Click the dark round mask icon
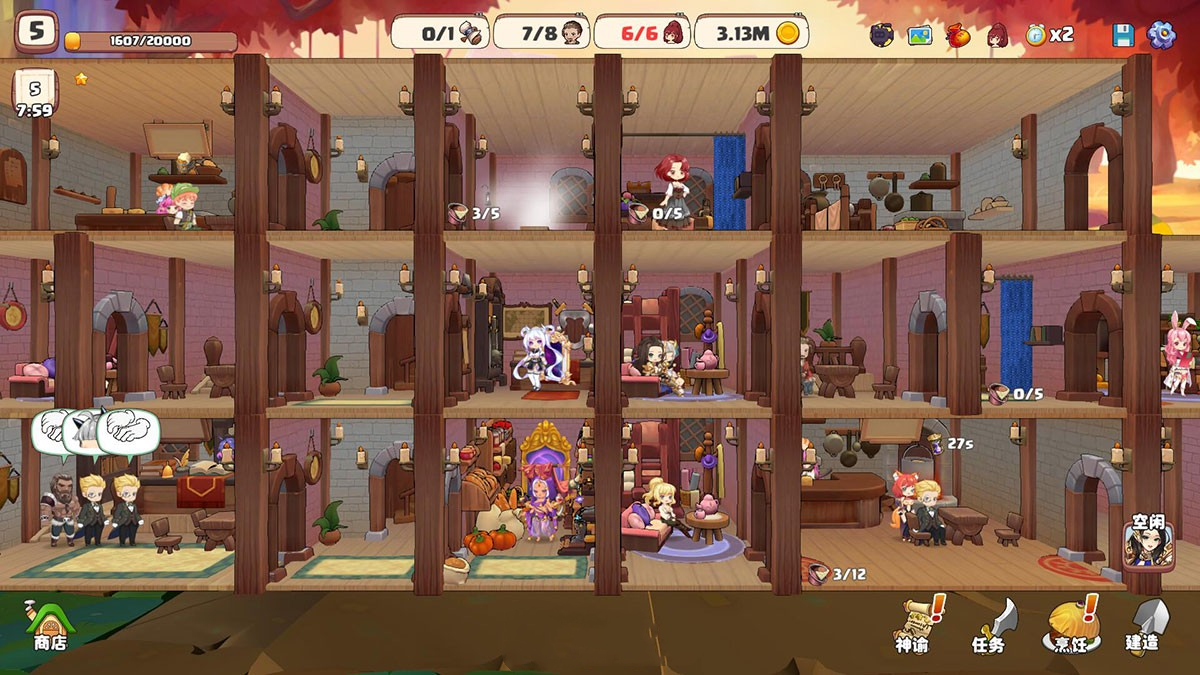 click(881, 35)
